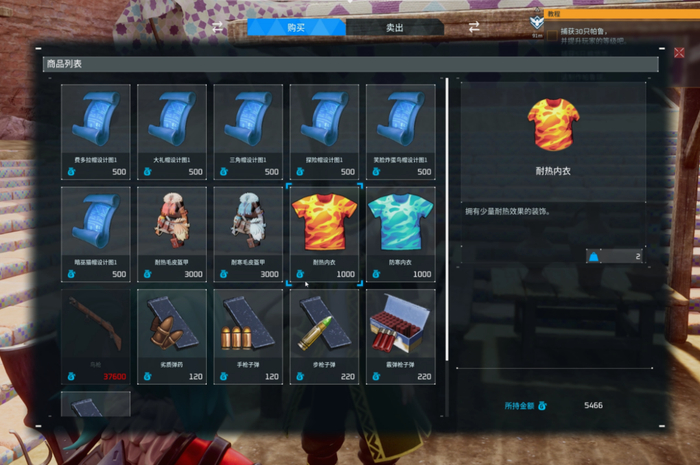Select the 大礼帽设计图1 blueprint
Viewport: 700px width, 465px height.
(x=172, y=130)
